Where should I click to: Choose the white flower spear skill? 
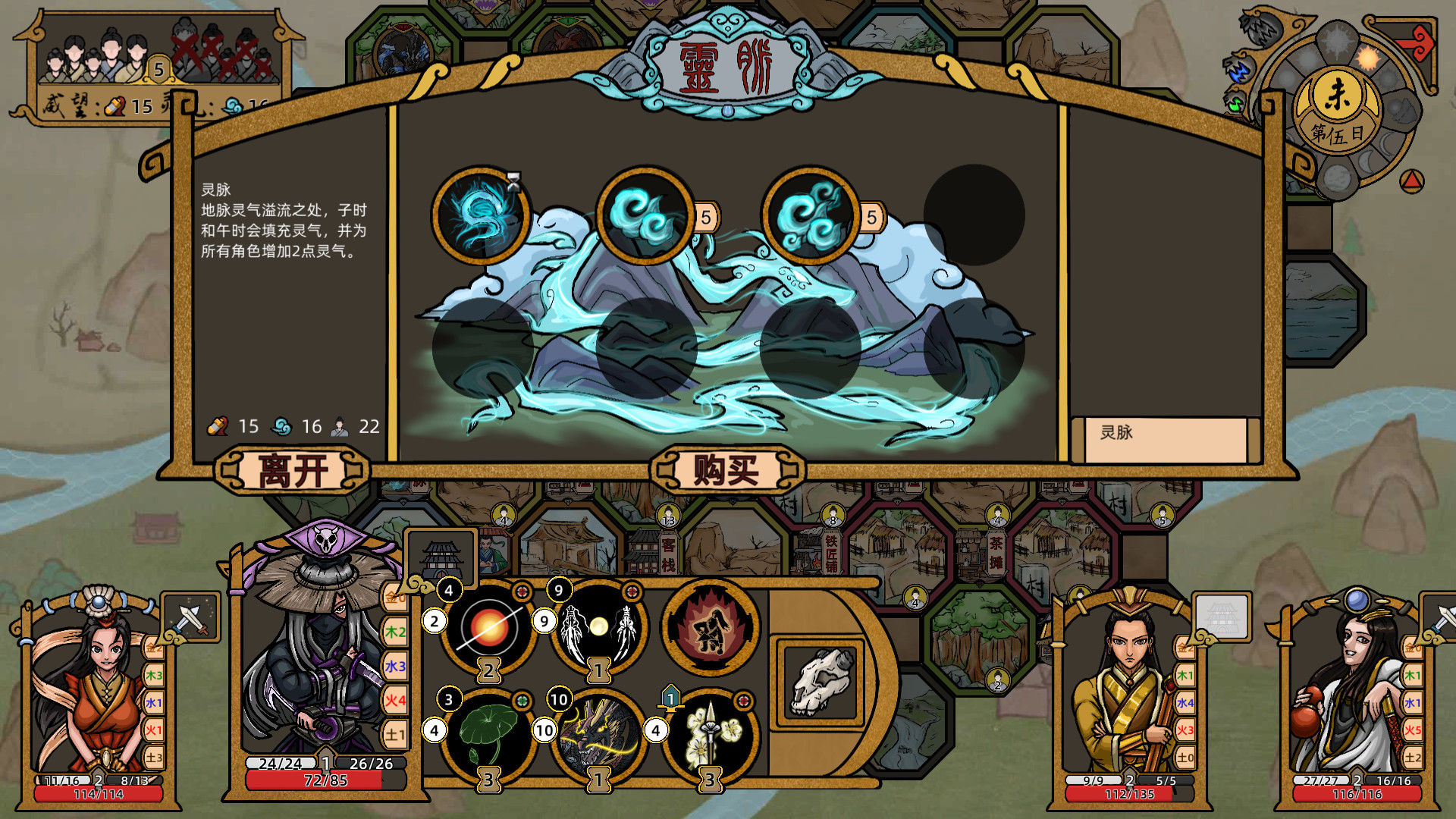[711, 734]
